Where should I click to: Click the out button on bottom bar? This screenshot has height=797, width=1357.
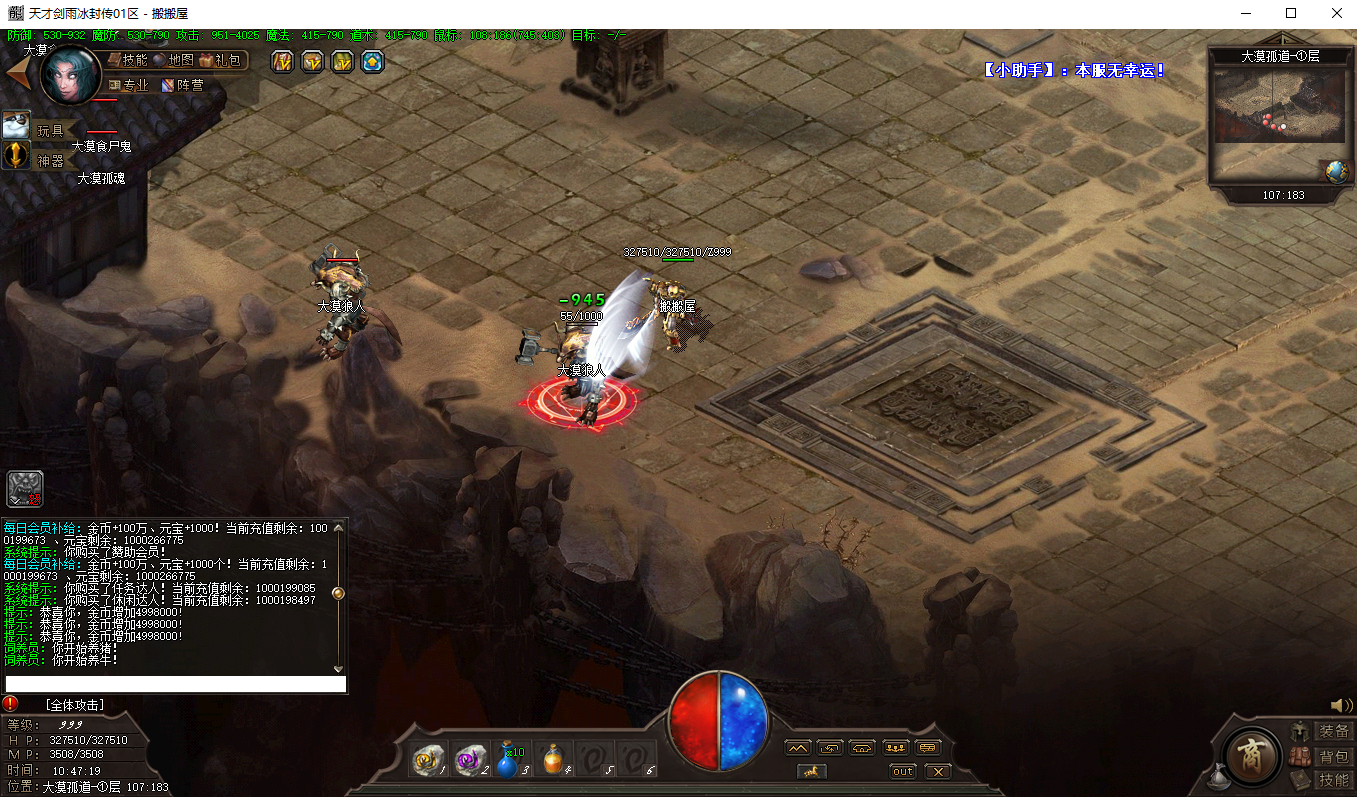point(903,771)
